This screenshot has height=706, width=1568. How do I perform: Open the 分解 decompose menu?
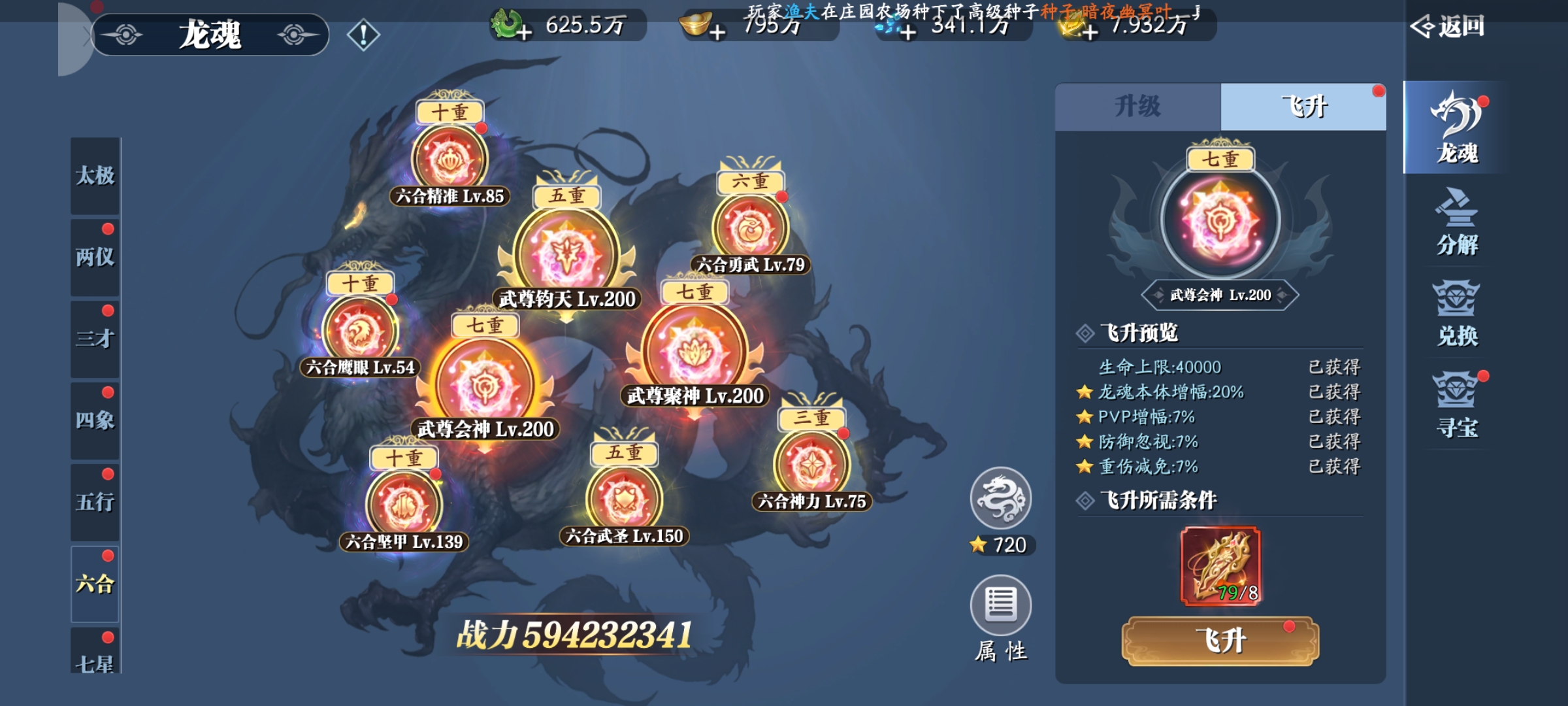tap(1456, 222)
